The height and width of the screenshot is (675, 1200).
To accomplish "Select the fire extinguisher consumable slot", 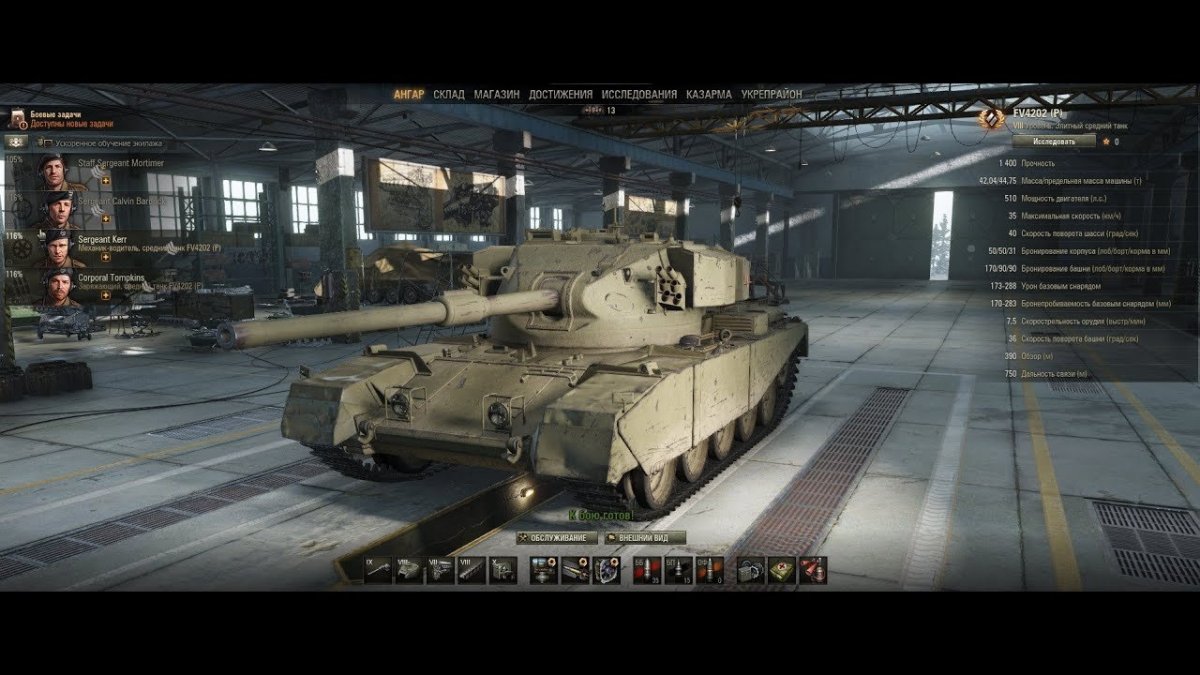I will pyautogui.click(x=813, y=571).
